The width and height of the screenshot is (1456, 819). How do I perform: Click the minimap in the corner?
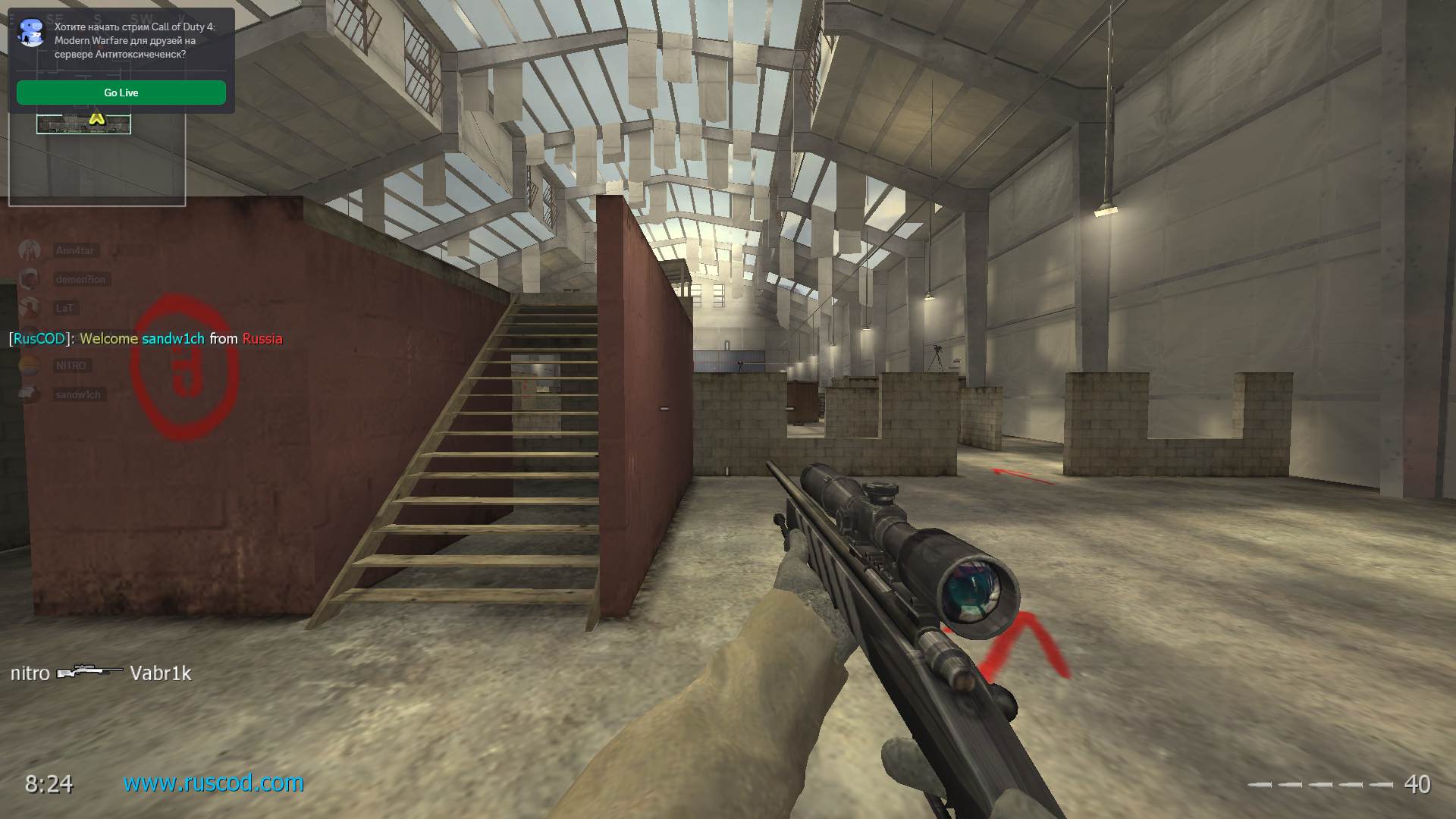97,159
